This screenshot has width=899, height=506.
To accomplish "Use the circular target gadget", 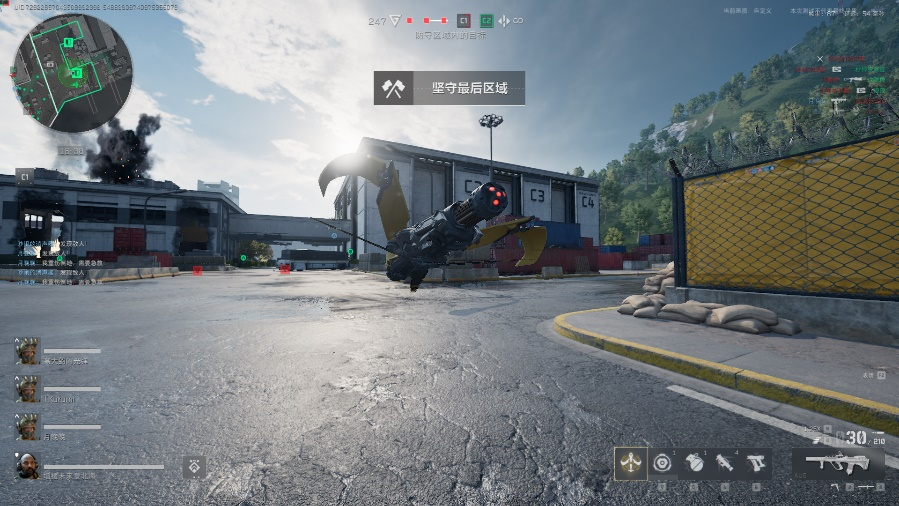I will tap(662, 462).
